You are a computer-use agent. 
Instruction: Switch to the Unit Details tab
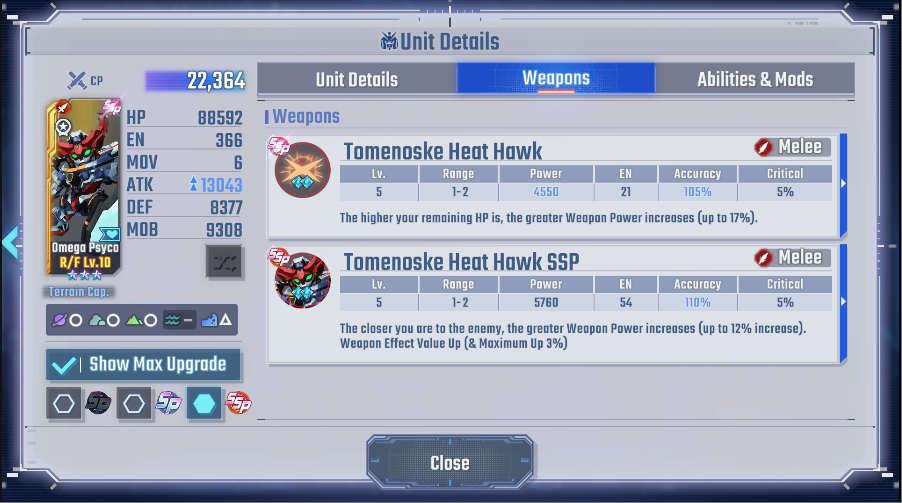357,79
